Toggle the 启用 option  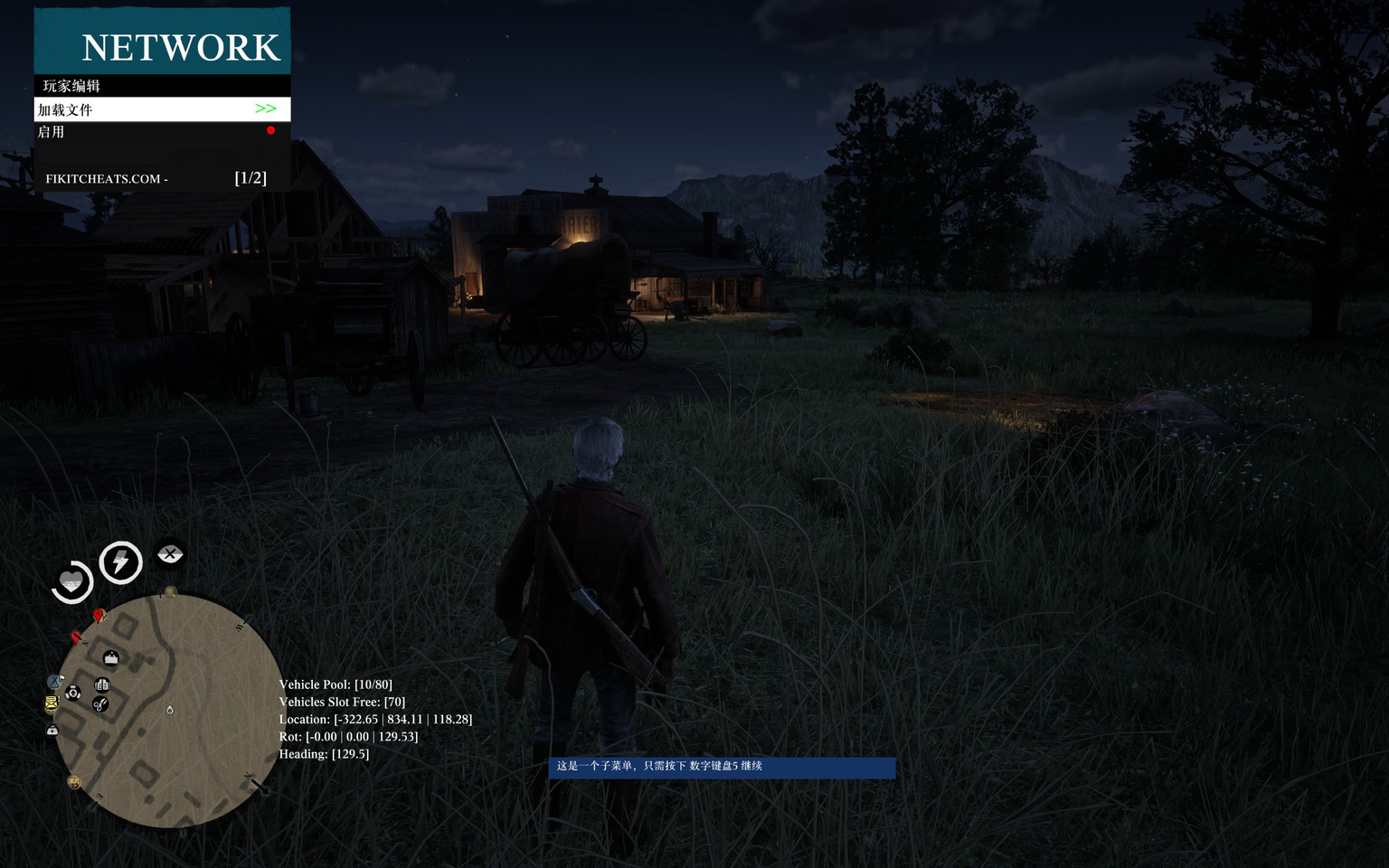162,132
